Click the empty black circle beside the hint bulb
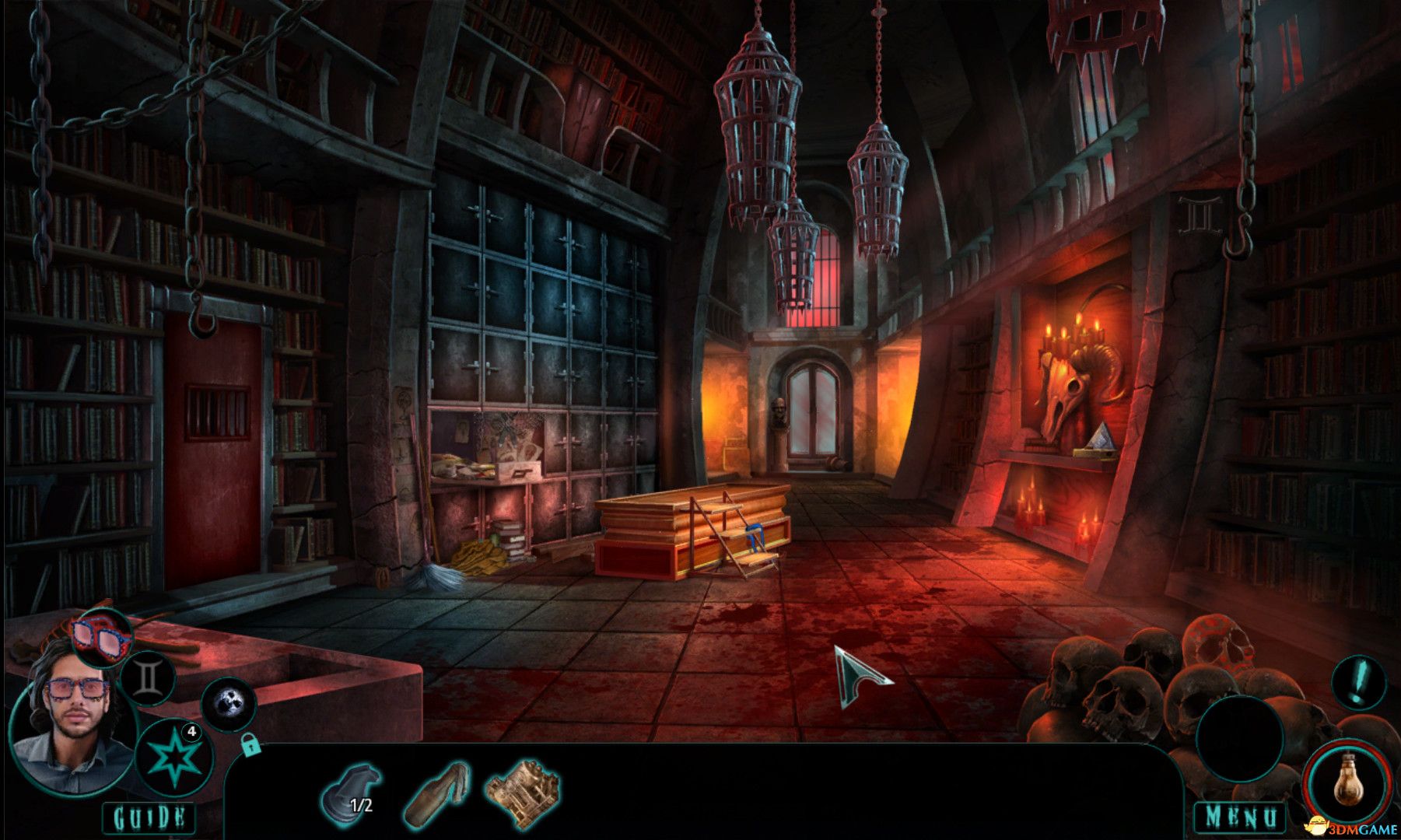This screenshot has width=1401, height=840. click(1239, 738)
